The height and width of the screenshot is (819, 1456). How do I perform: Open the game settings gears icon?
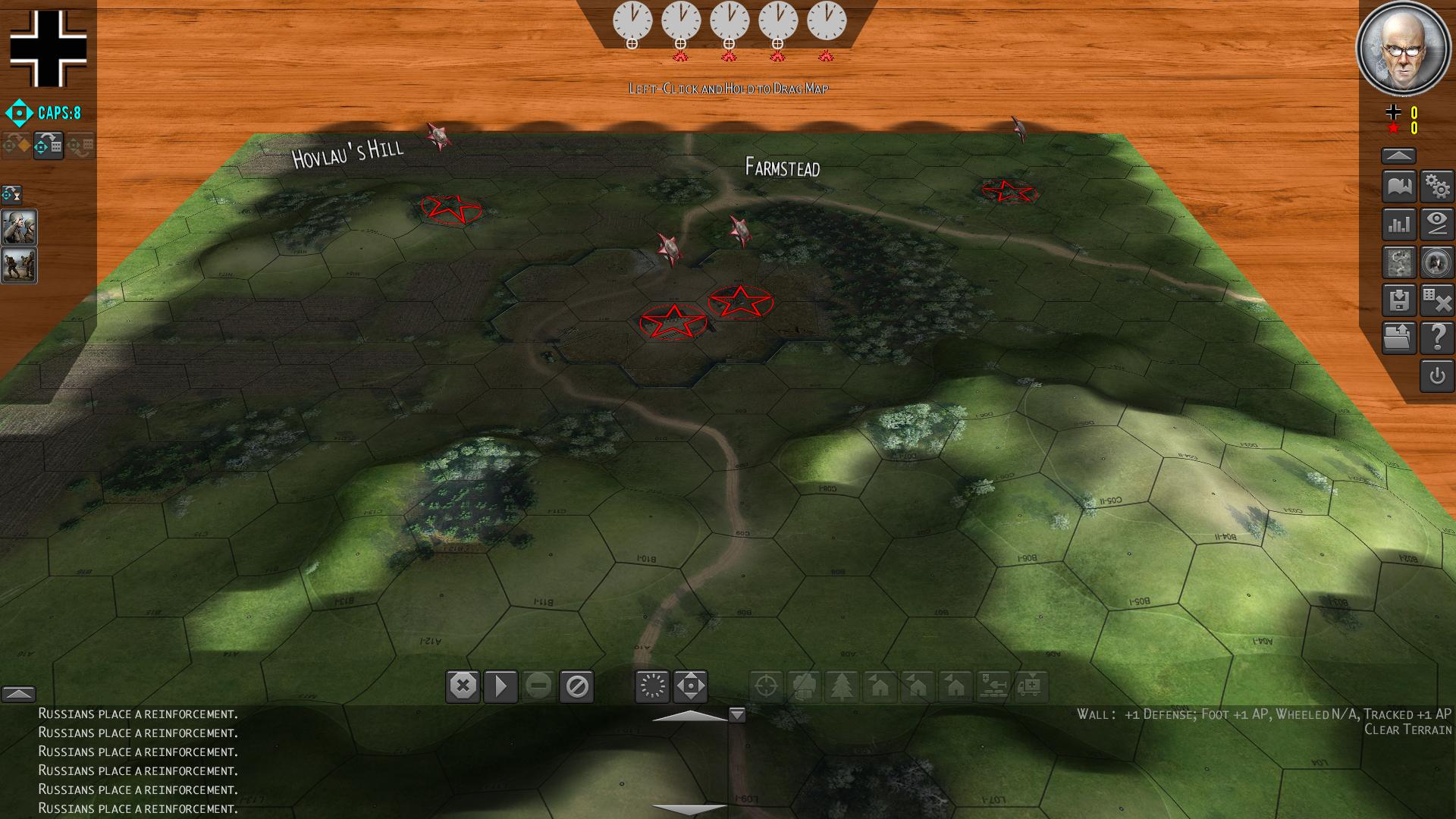(x=1438, y=185)
